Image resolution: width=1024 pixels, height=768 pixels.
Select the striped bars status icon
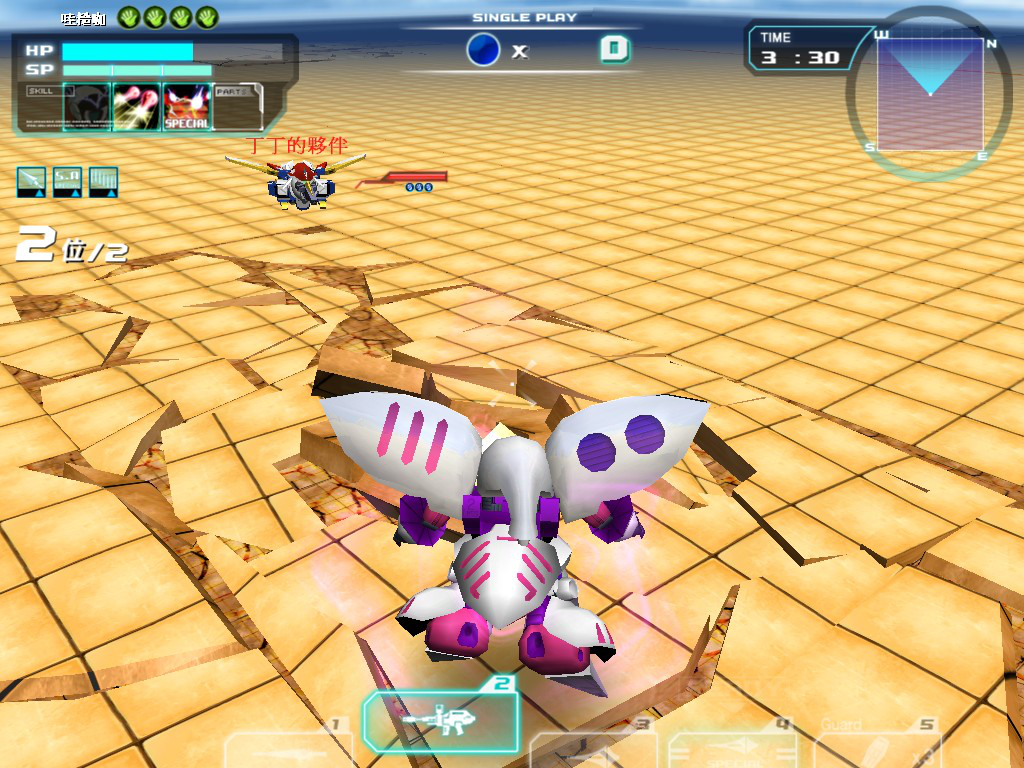click(103, 181)
